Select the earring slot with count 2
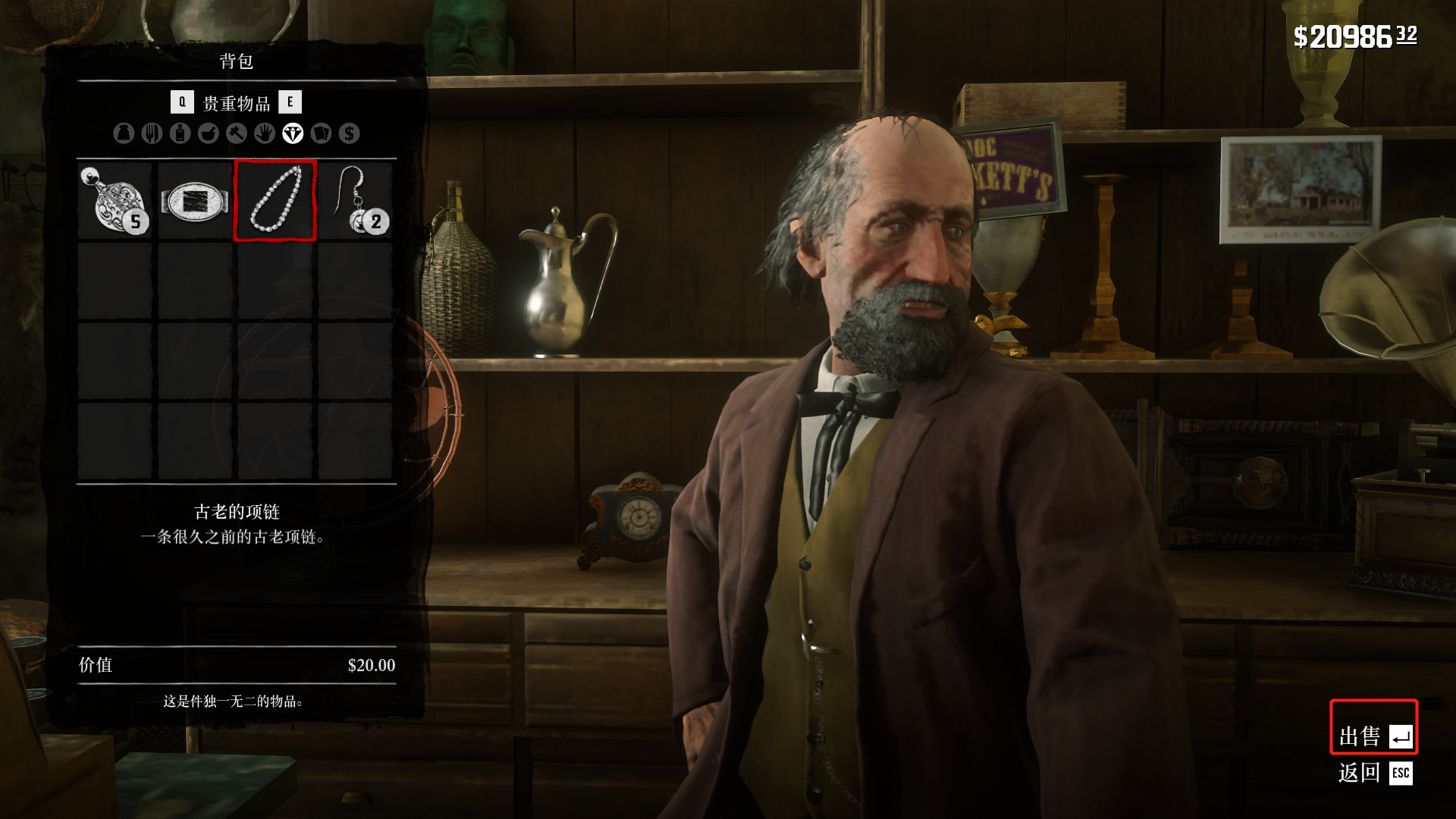Screen dimensions: 1456x819 point(355,201)
